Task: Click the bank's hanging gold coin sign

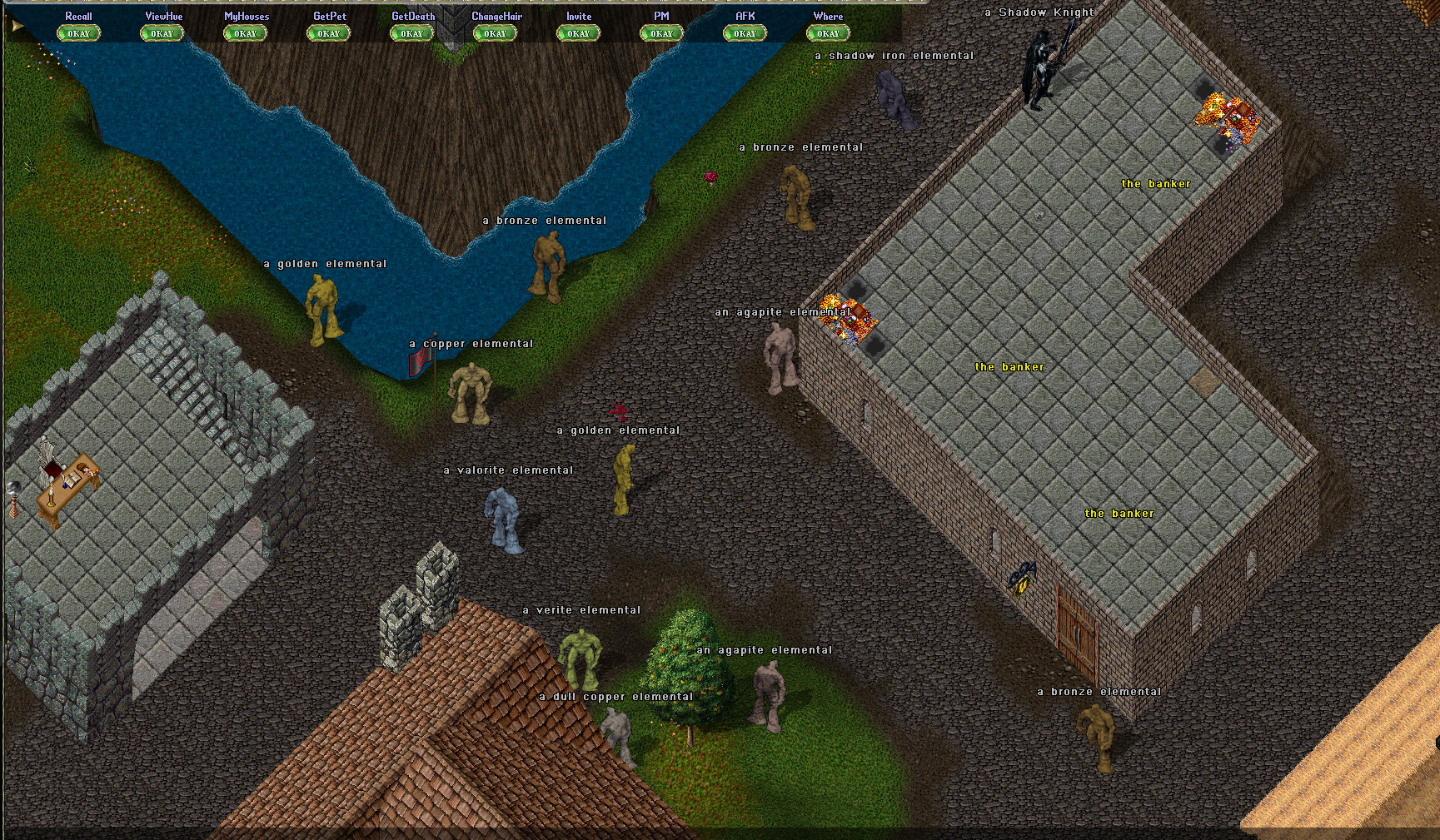Action: [1021, 585]
